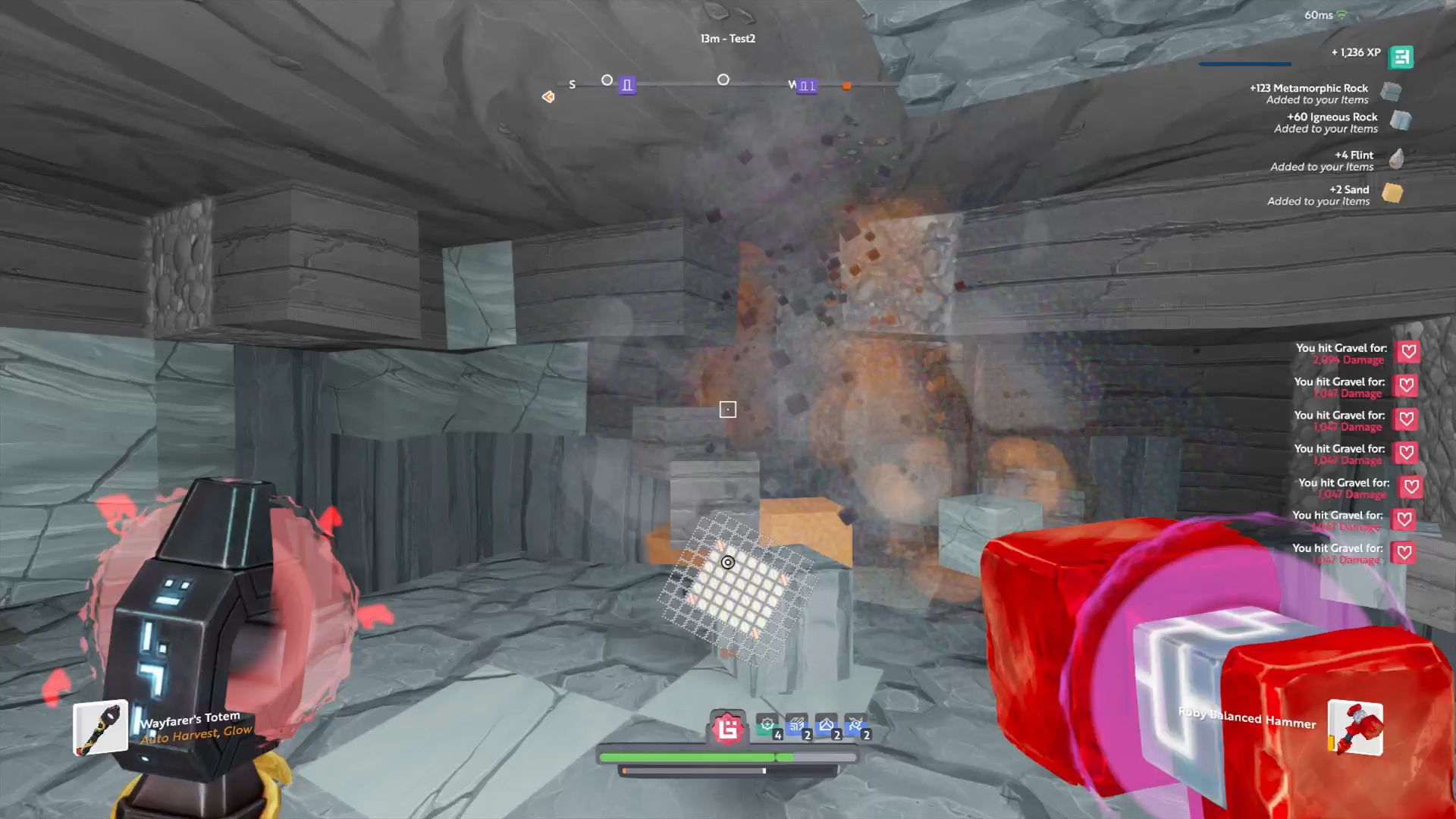Click the orange double-arrow compass indicator
The width and height of the screenshot is (1456, 819).
tap(548, 96)
